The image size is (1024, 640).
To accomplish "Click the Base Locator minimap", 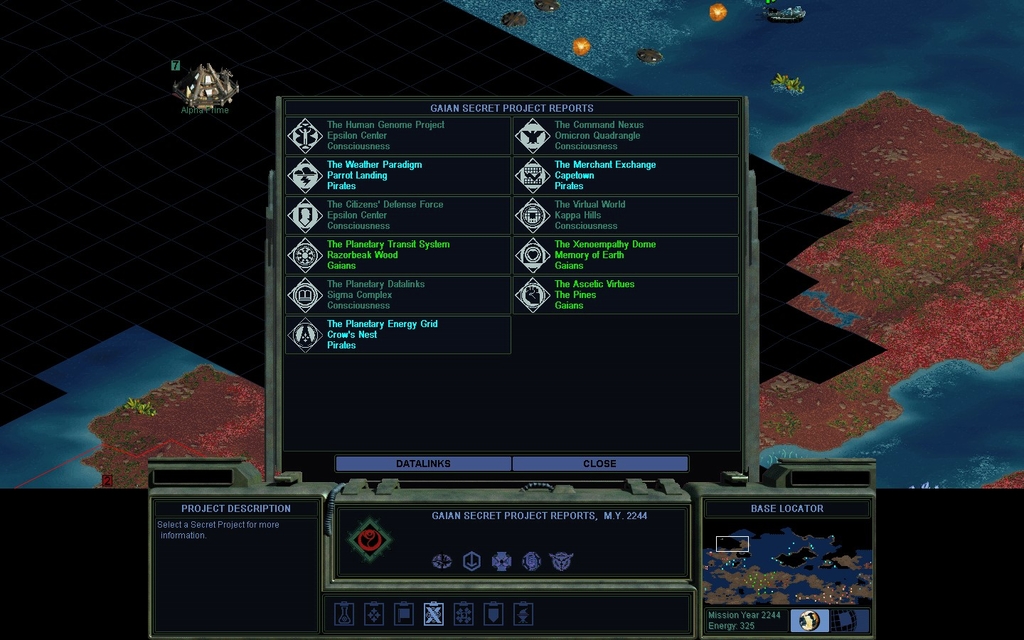I will tap(787, 563).
